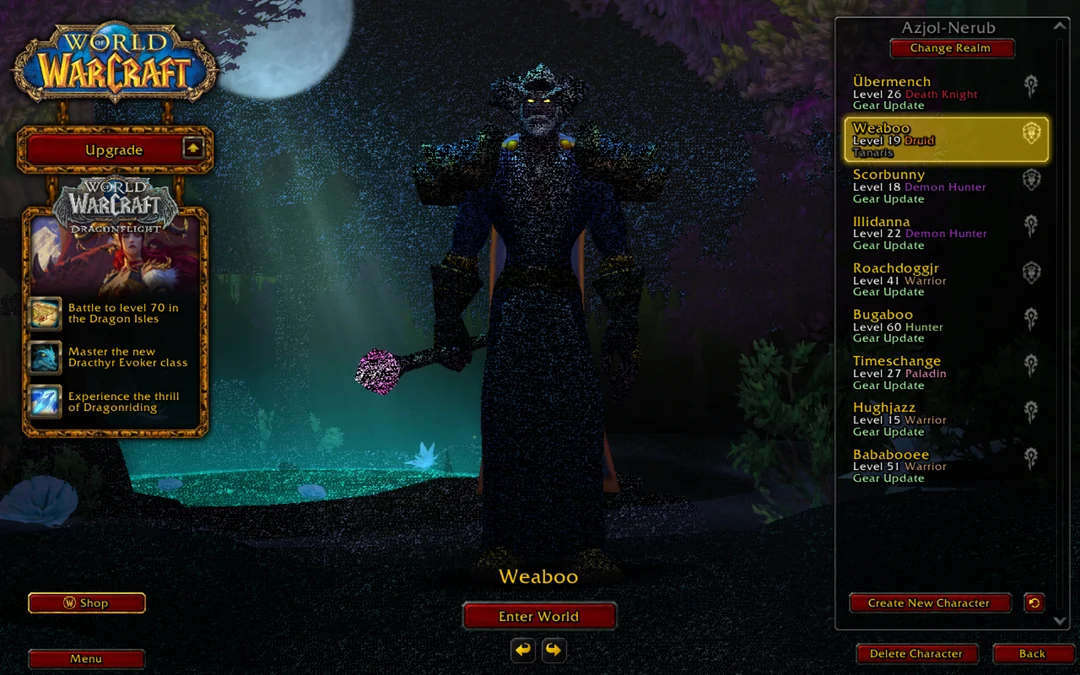Open the Change Realm list
Image resolution: width=1080 pixels, height=675 pixels.
pos(951,48)
